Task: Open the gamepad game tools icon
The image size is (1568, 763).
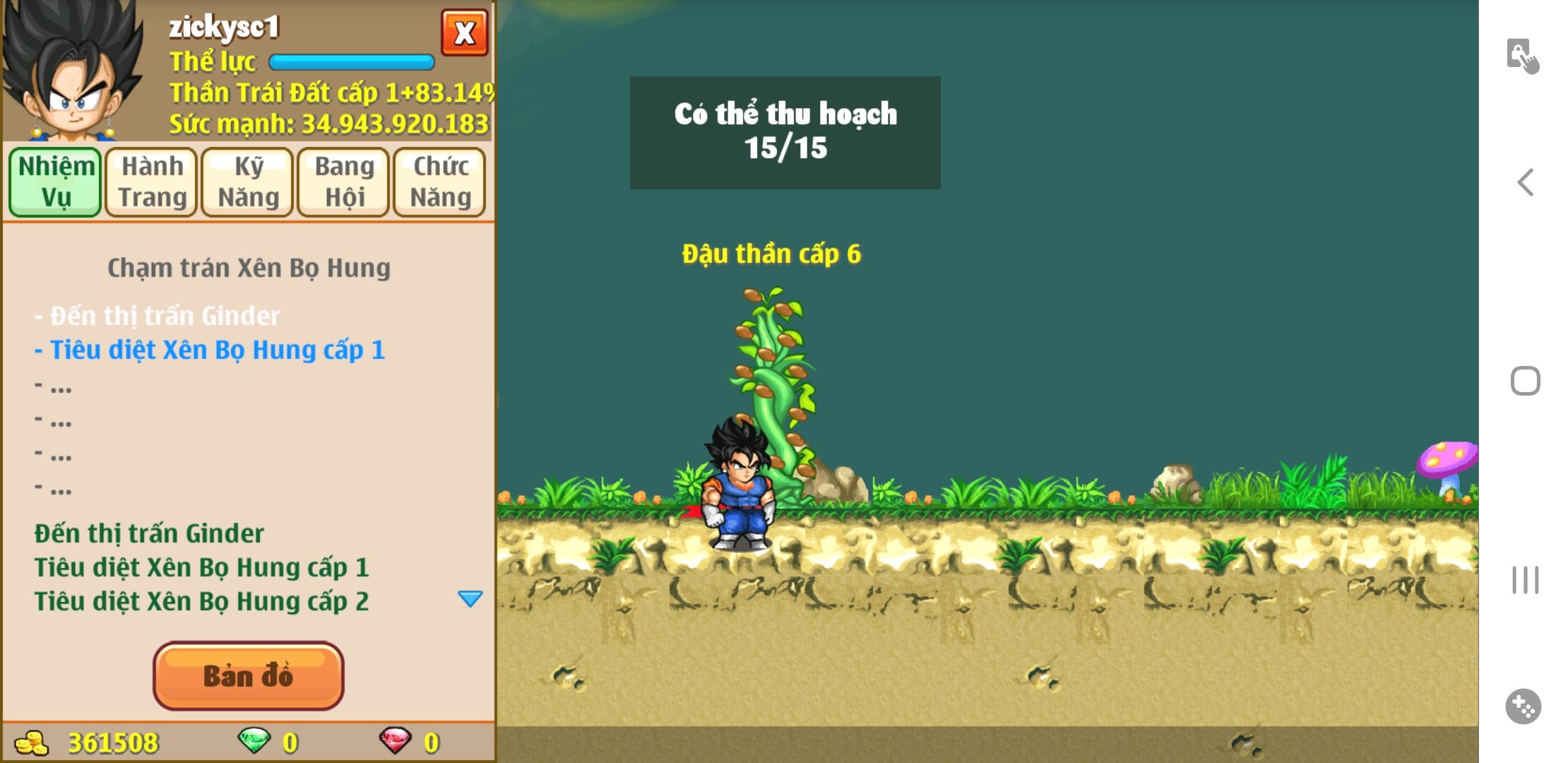Action: [1524, 706]
